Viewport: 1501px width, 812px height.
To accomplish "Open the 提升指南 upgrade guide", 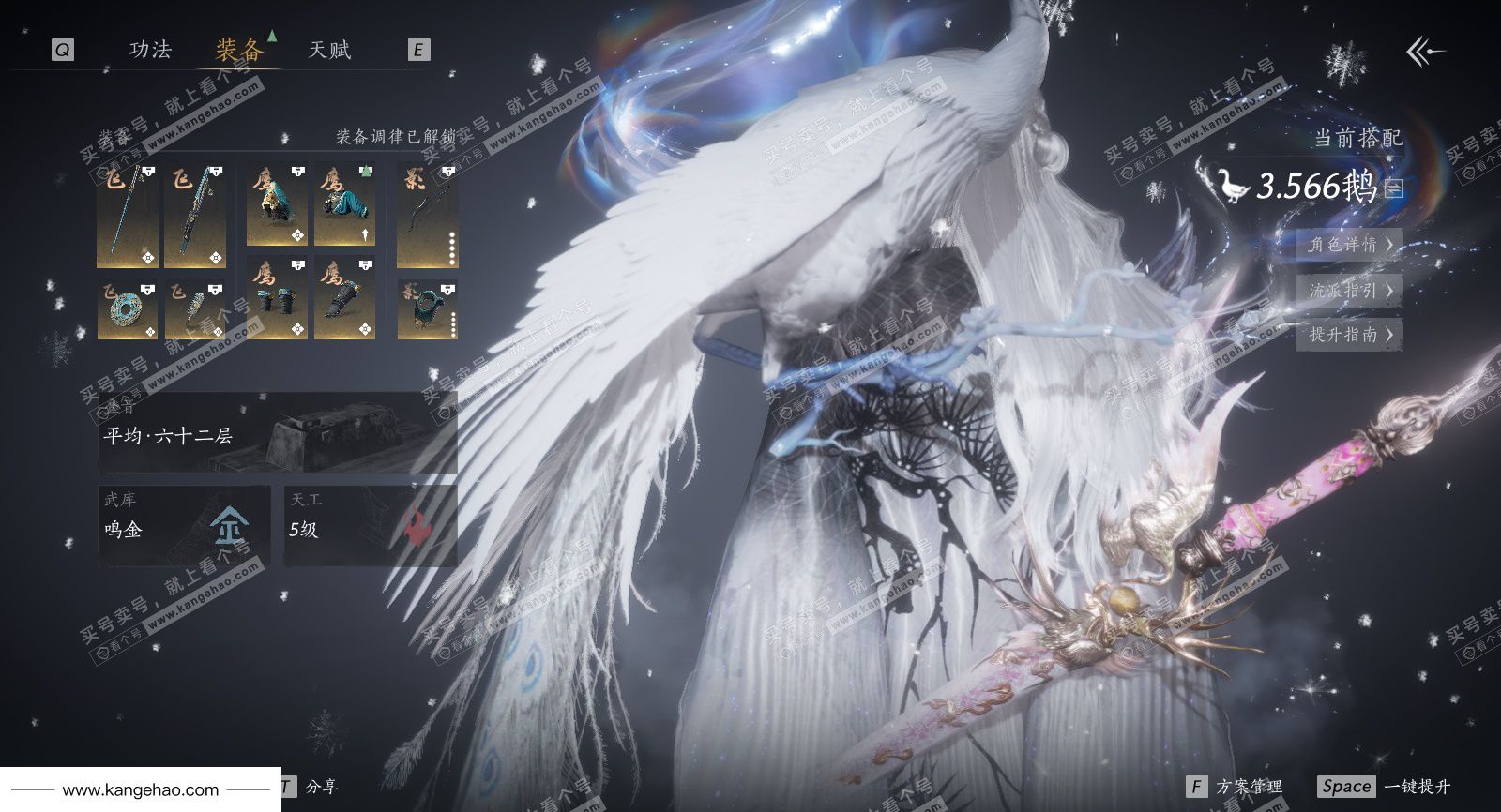I will [x=1349, y=335].
